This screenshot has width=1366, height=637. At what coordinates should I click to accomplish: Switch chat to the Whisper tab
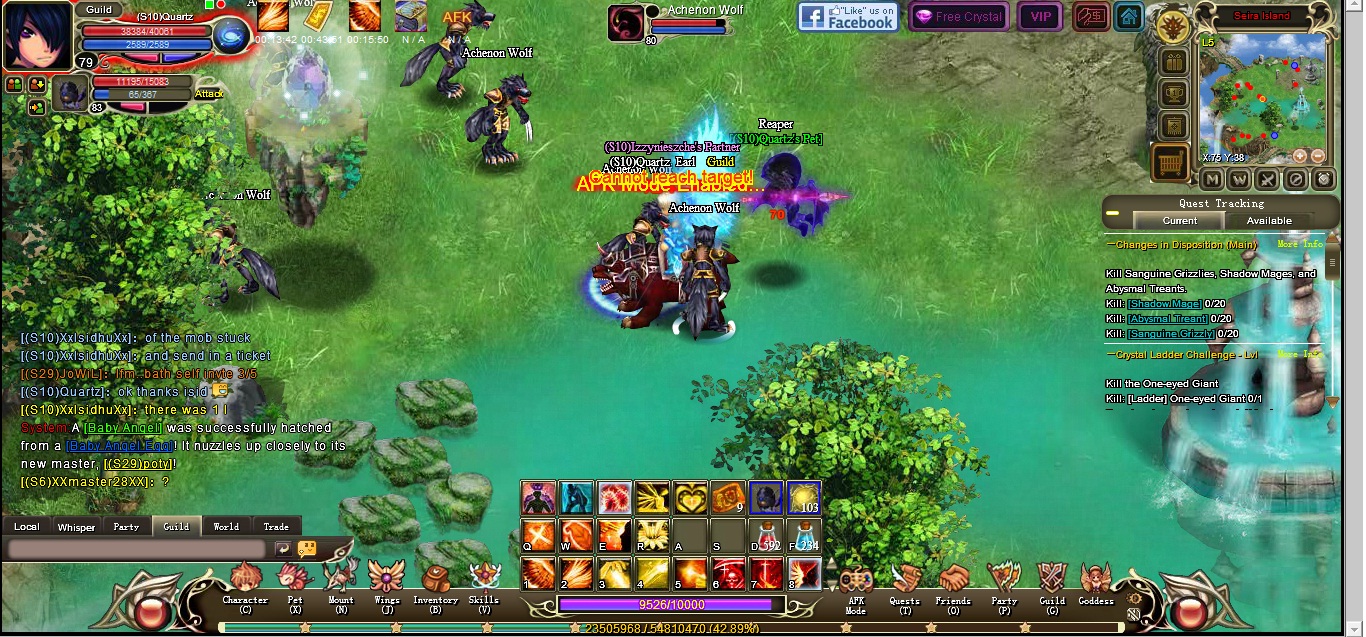[x=76, y=527]
